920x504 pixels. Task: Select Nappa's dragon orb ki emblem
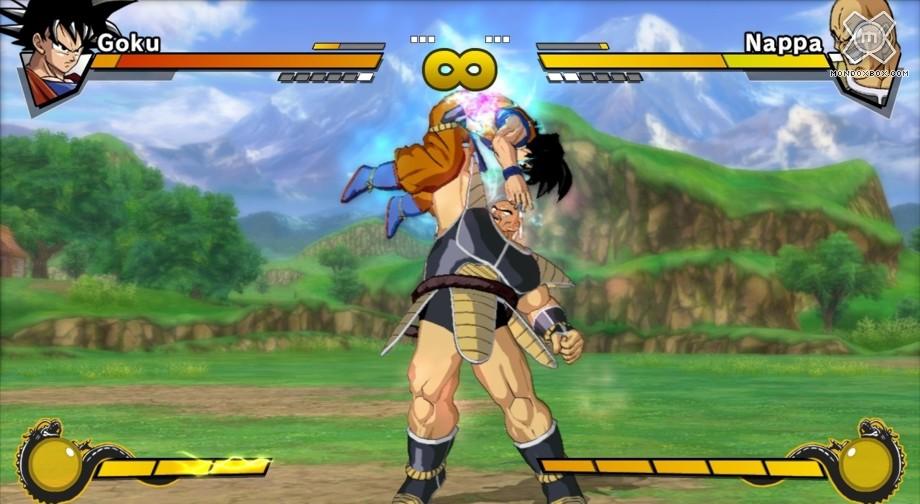[x=866, y=463]
